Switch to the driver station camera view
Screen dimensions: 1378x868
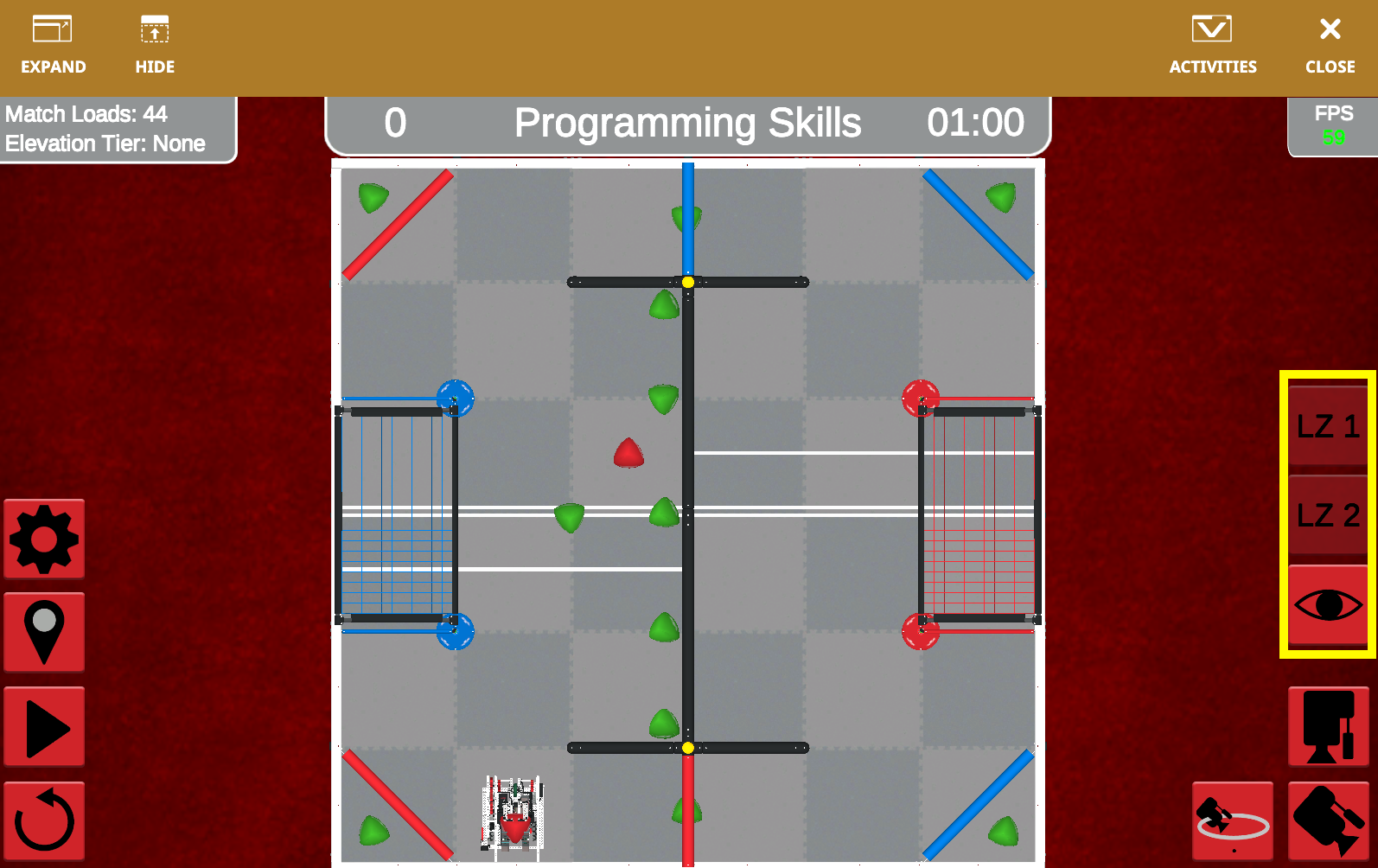point(1328,726)
